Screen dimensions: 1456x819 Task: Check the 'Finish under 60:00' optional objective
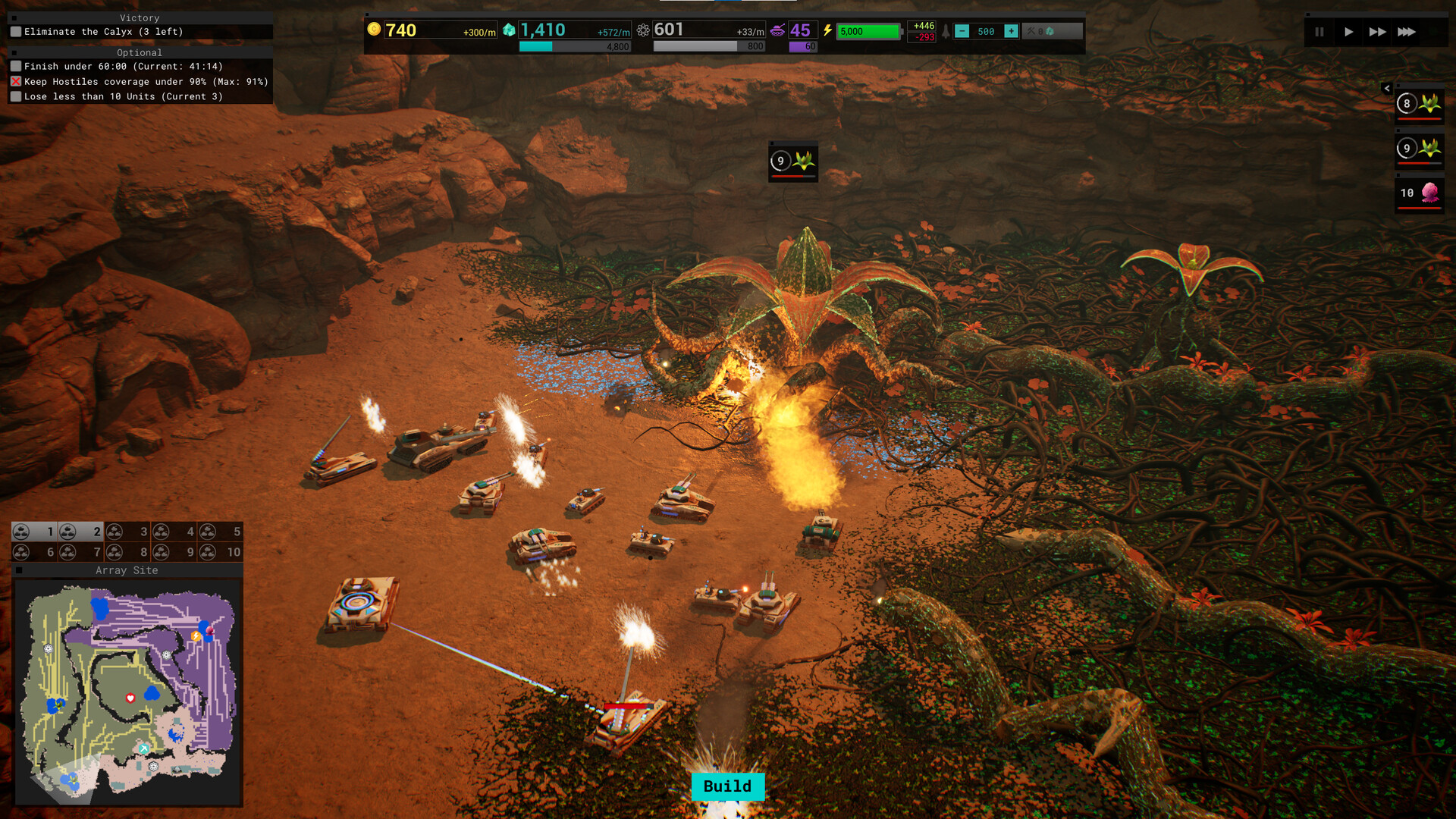coord(16,66)
